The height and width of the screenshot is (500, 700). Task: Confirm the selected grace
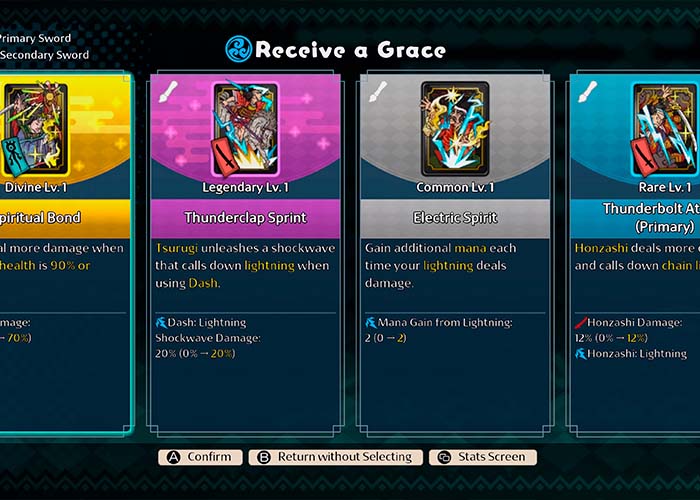[x=200, y=457]
